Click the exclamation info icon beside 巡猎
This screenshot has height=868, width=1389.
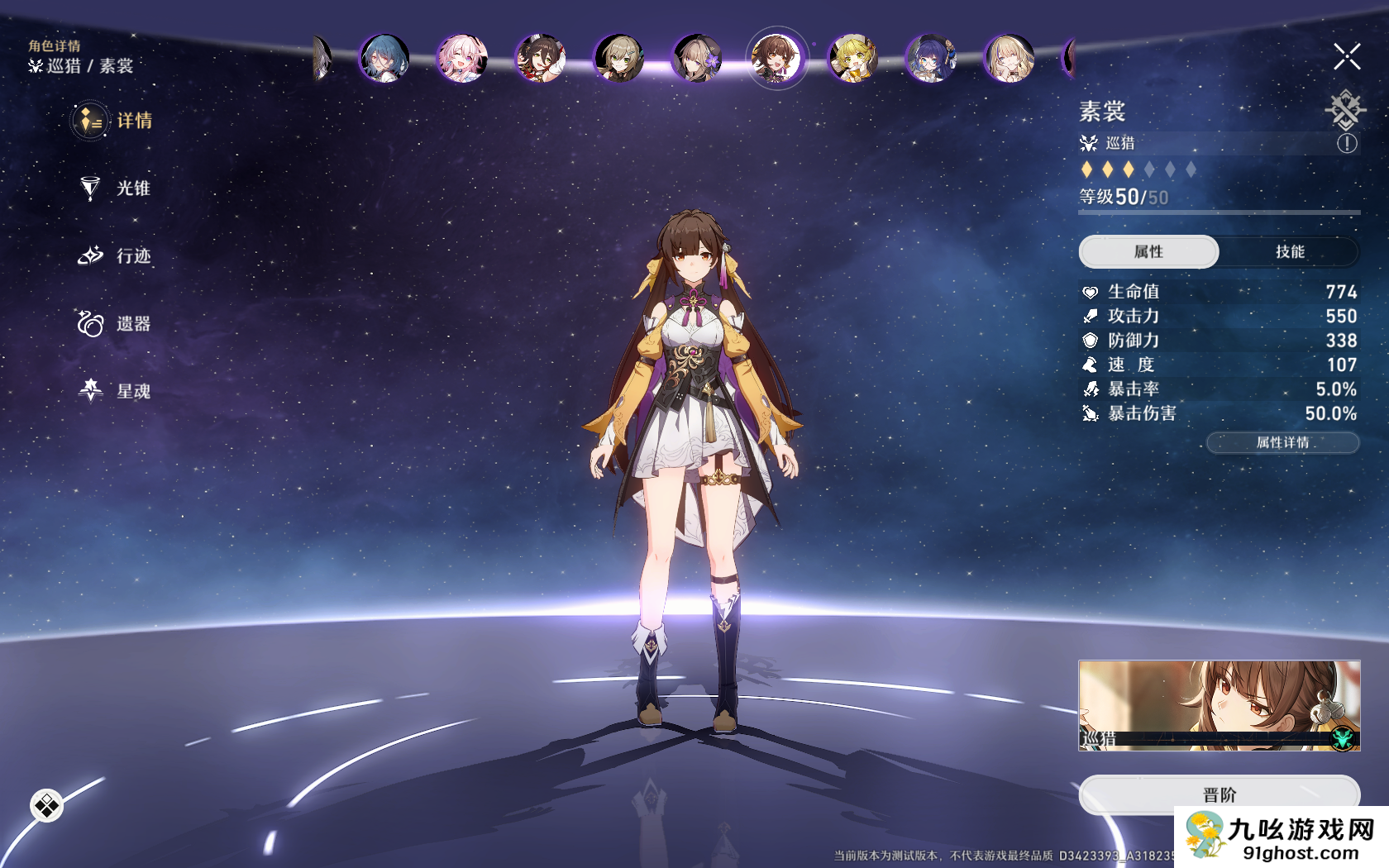tap(1347, 144)
